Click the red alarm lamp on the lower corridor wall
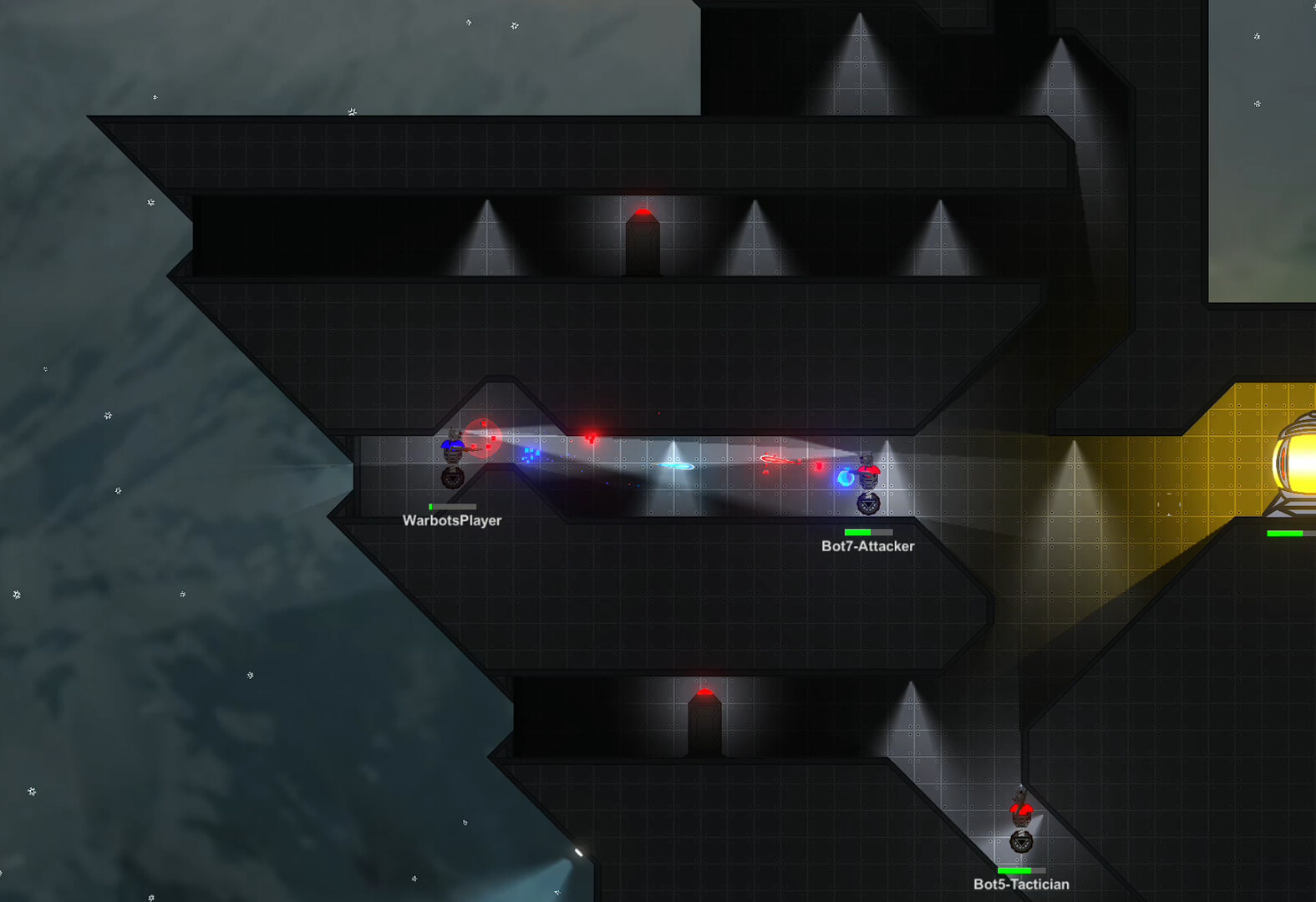Image resolution: width=1316 pixels, height=902 pixels. pos(704,693)
